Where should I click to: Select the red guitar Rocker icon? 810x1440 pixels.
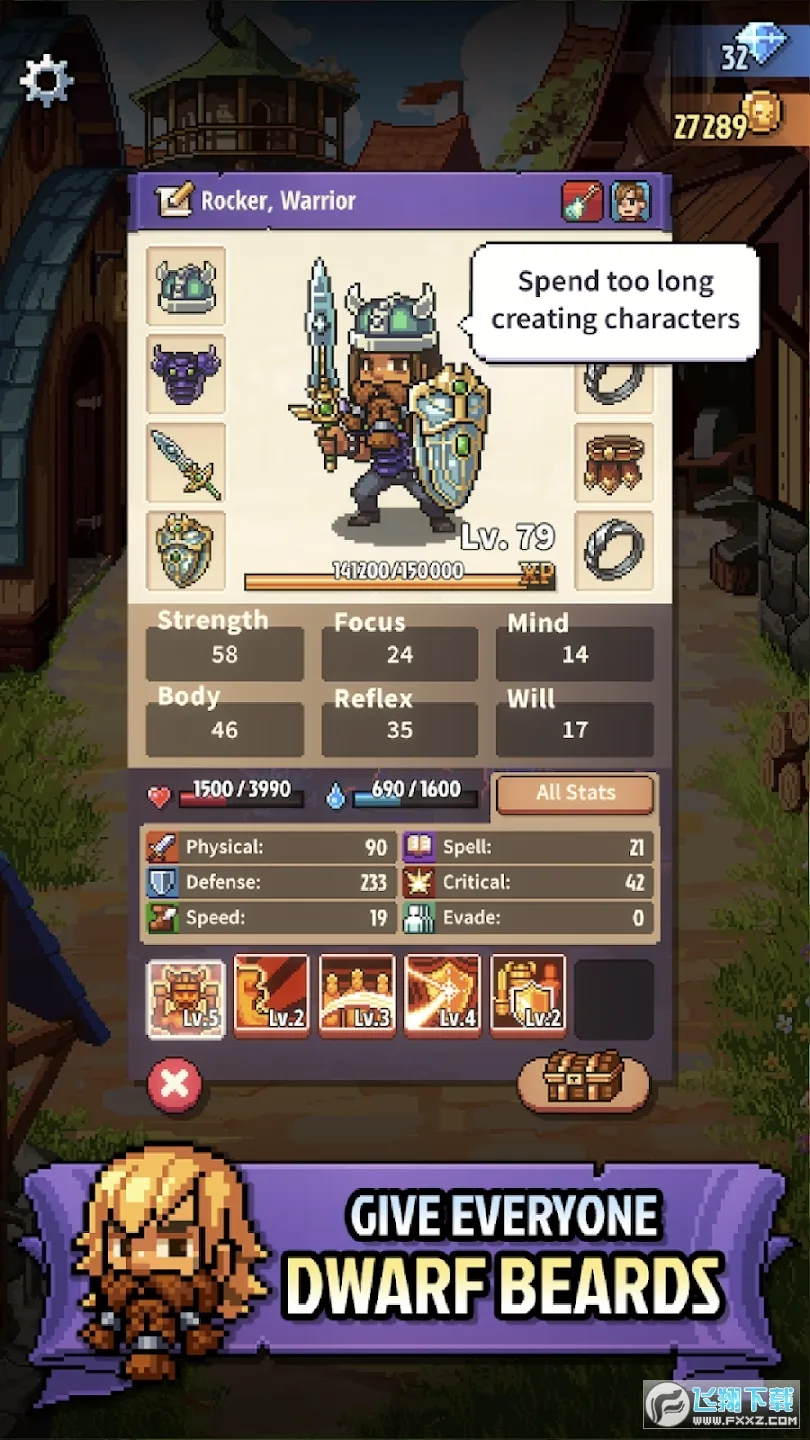coord(582,201)
